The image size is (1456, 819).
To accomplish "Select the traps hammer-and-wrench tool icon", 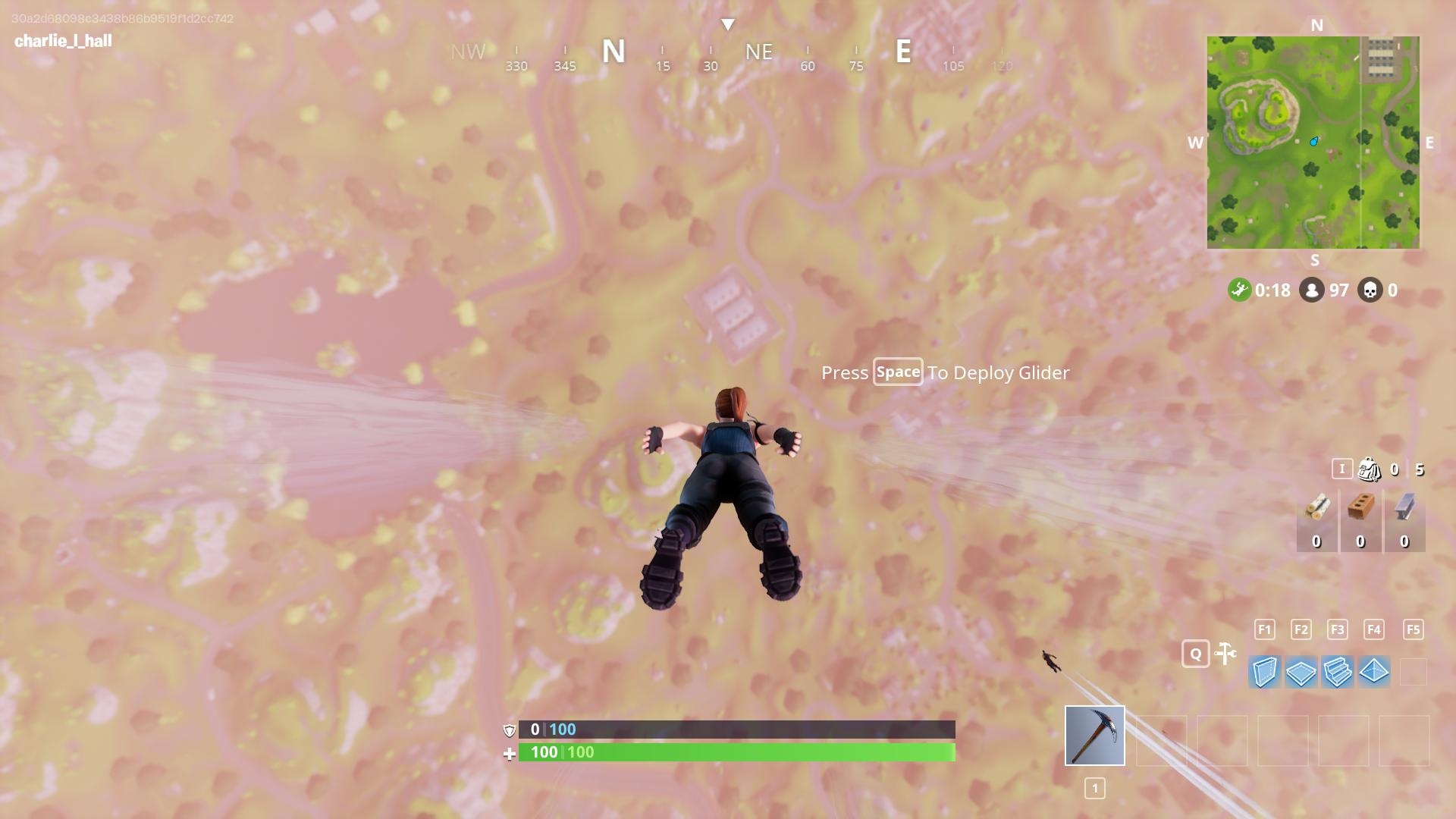I will 1225,653.
